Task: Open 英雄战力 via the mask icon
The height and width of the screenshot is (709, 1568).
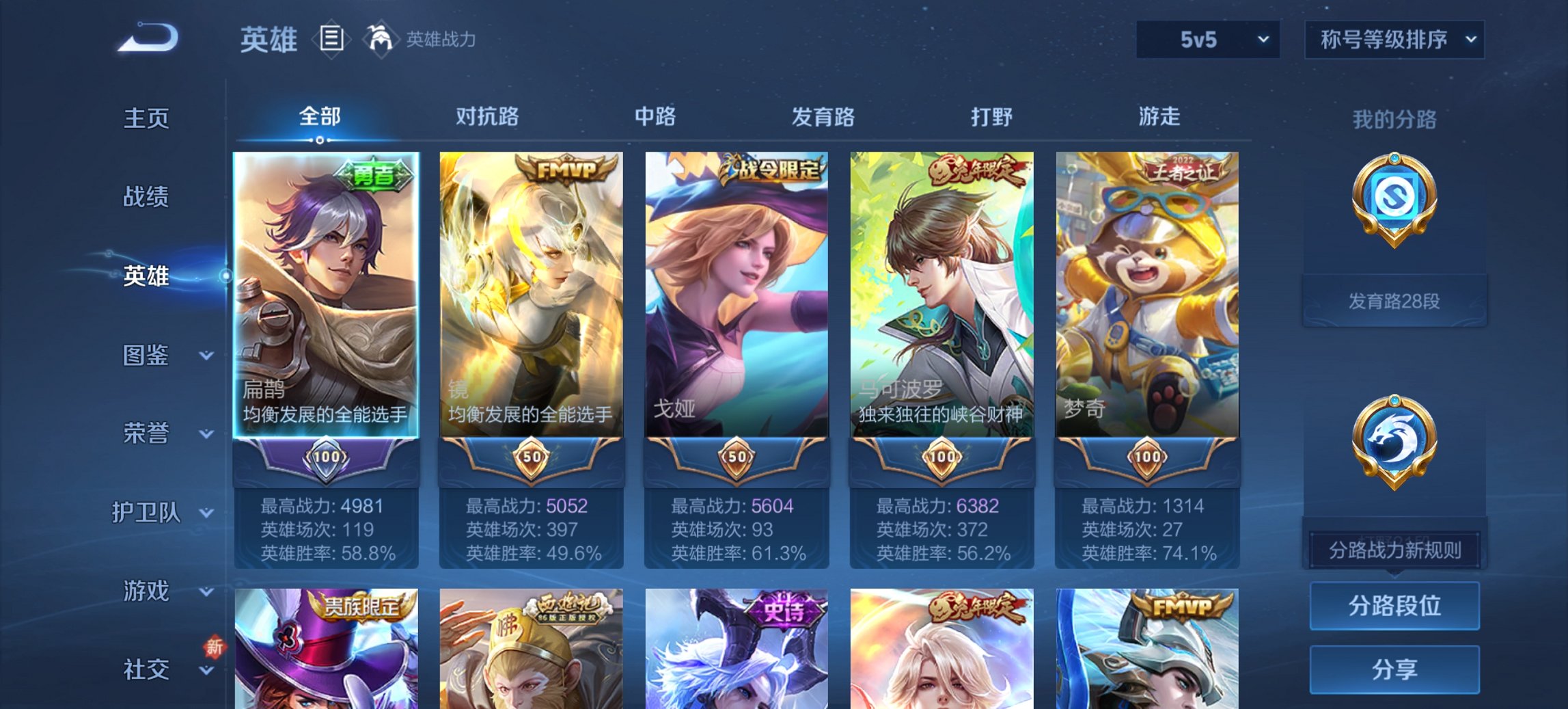Action: [x=381, y=39]
